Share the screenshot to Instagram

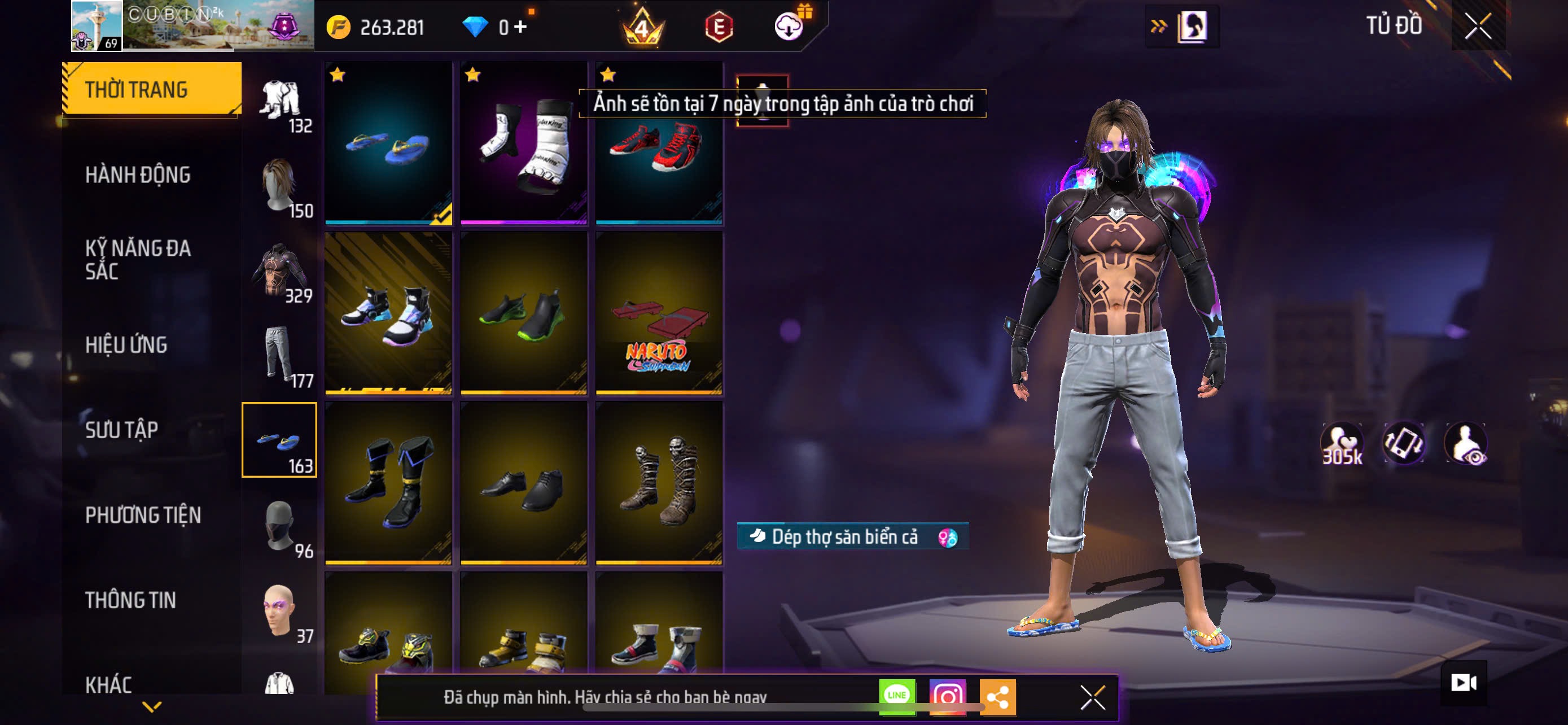click(x=947, y=696)
